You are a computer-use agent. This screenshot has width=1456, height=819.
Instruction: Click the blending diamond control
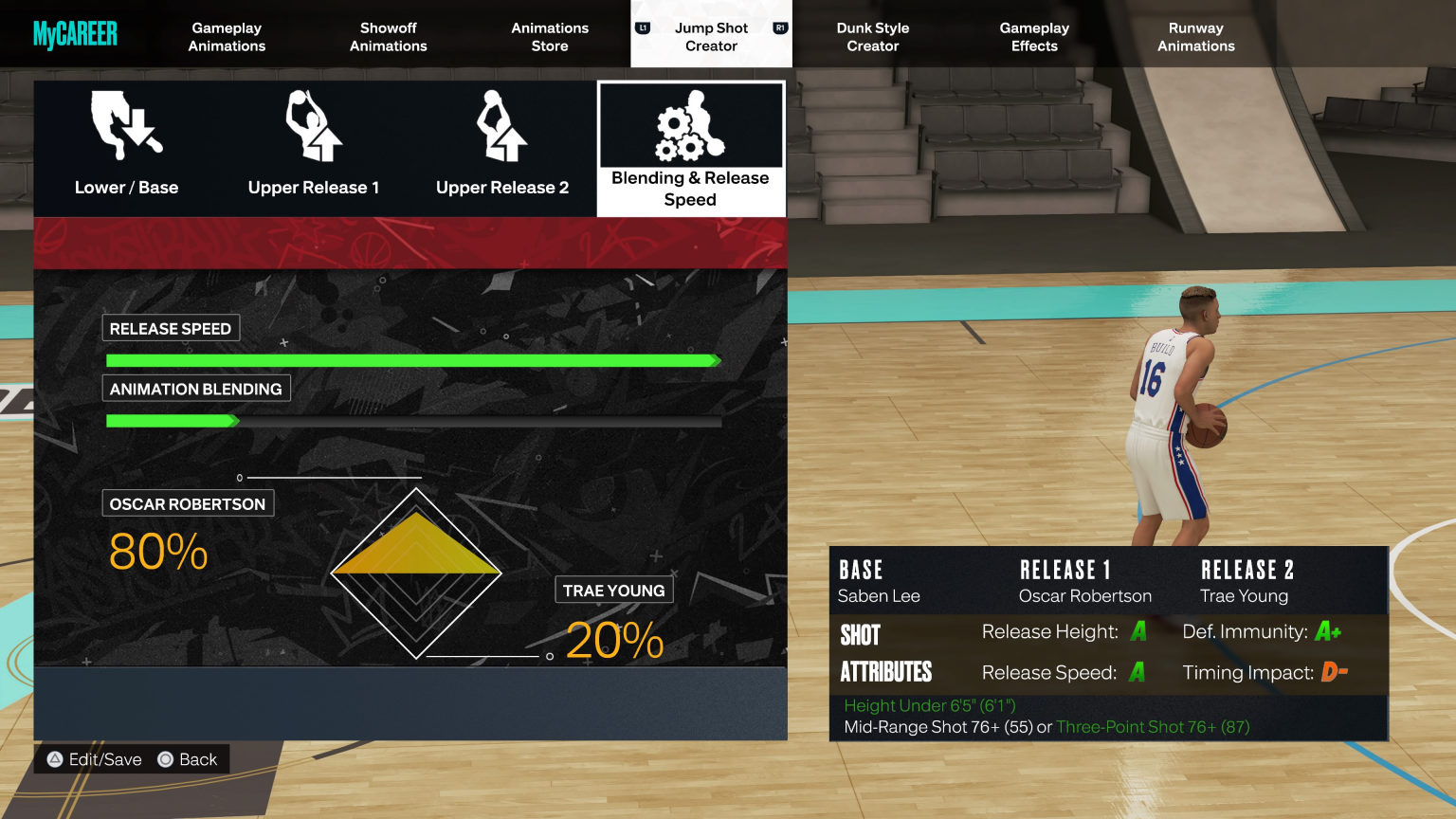[416, 572]
